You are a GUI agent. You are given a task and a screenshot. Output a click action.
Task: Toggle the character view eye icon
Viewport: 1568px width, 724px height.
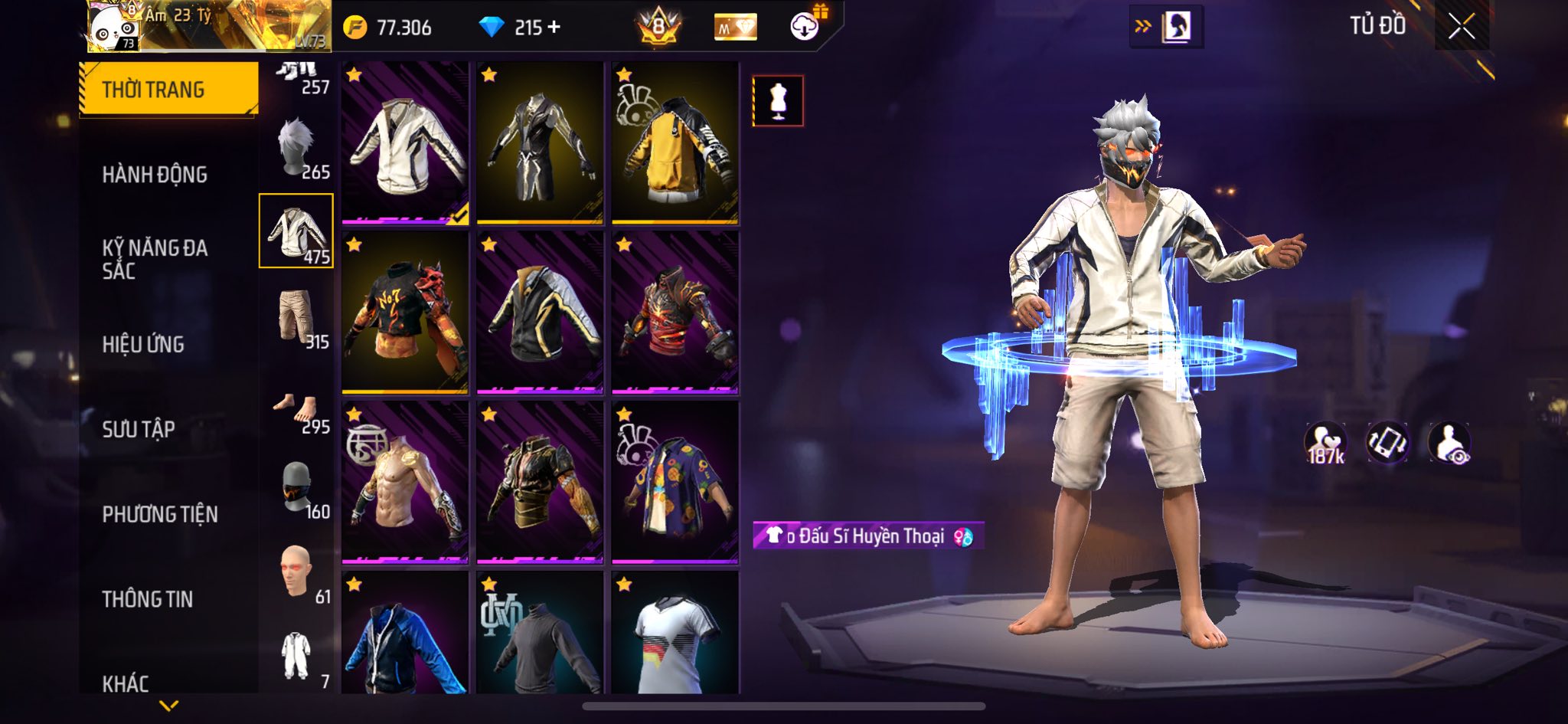(1449, 443)
